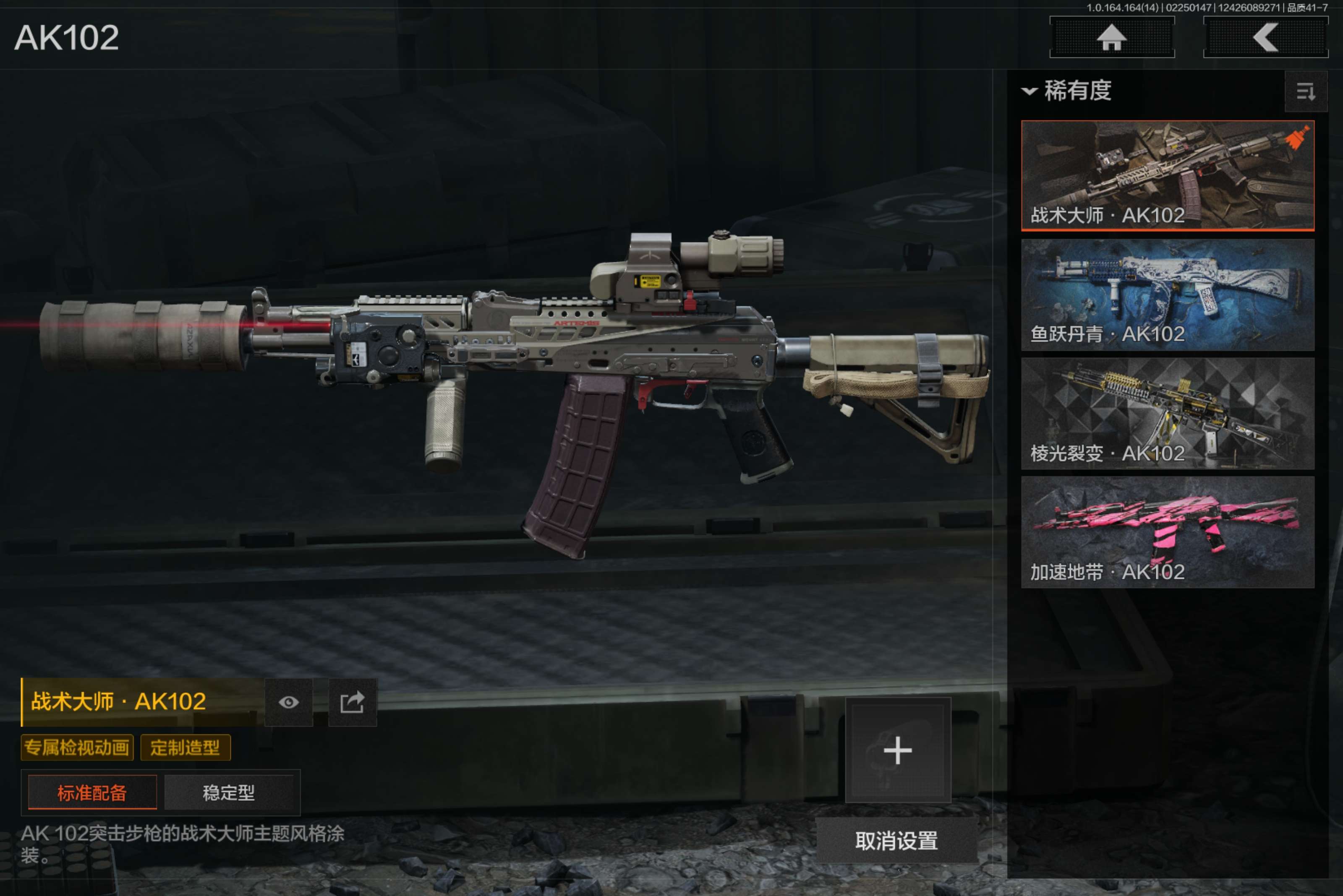
Task: Click the 取消设置 button
Action: click(x=896, y=841)
